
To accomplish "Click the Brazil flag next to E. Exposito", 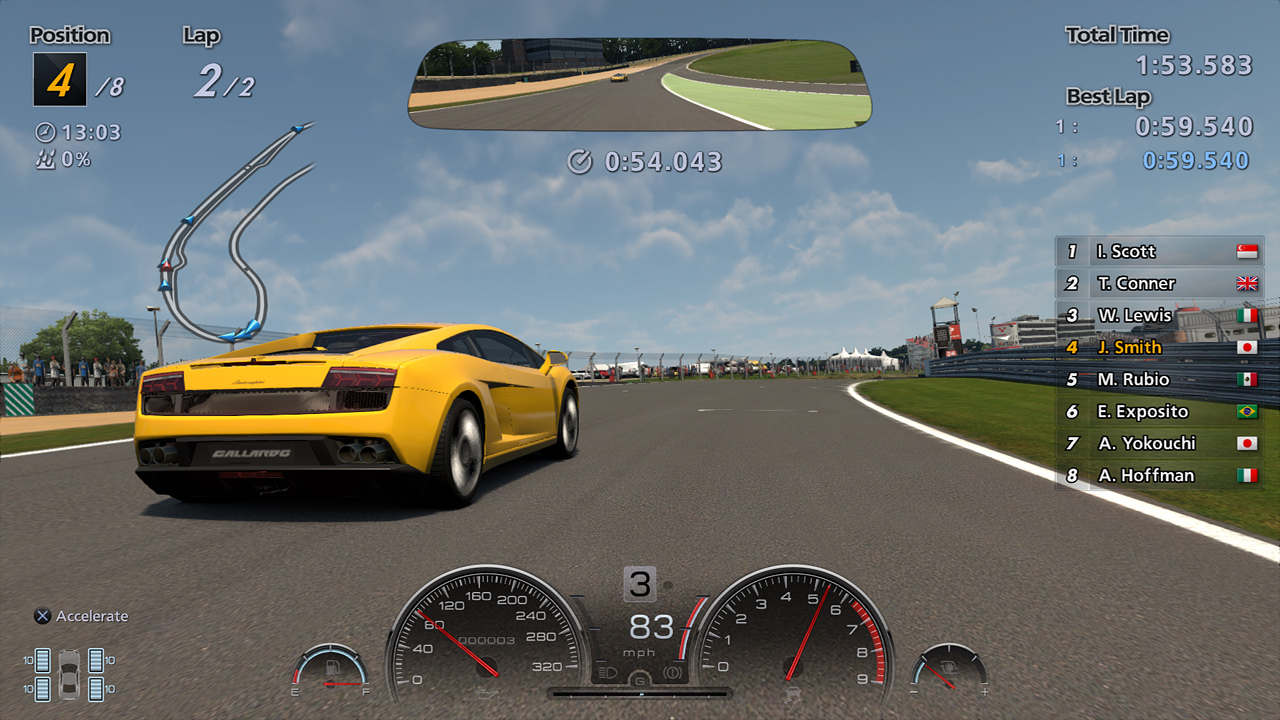I will tap(1247, 411).
